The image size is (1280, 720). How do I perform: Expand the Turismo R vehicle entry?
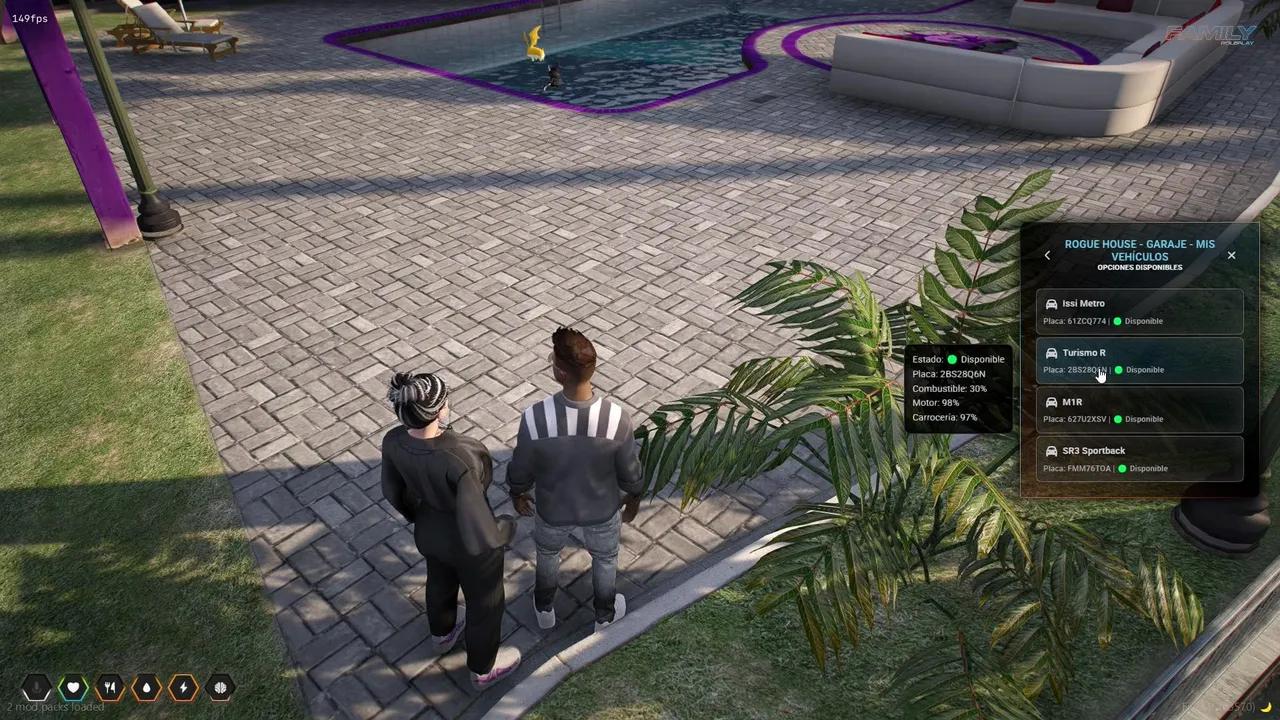1140,360
